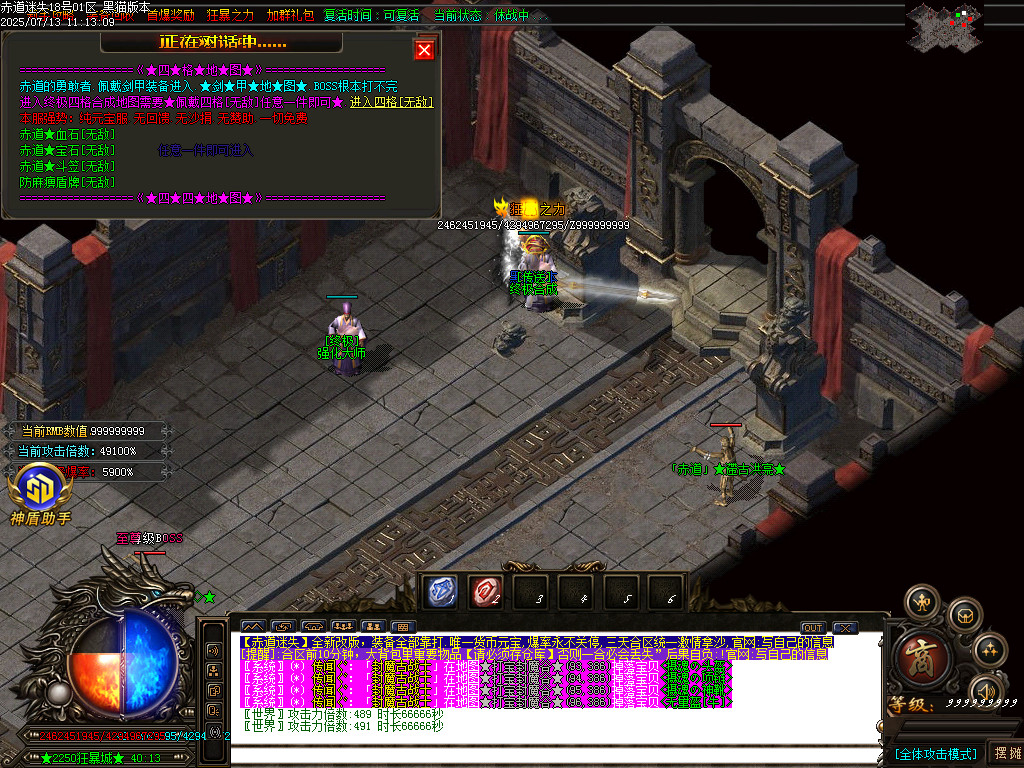Toggle the sound speaker button
The height and width of the screenshot is (768, 1024).
[987, 691]
